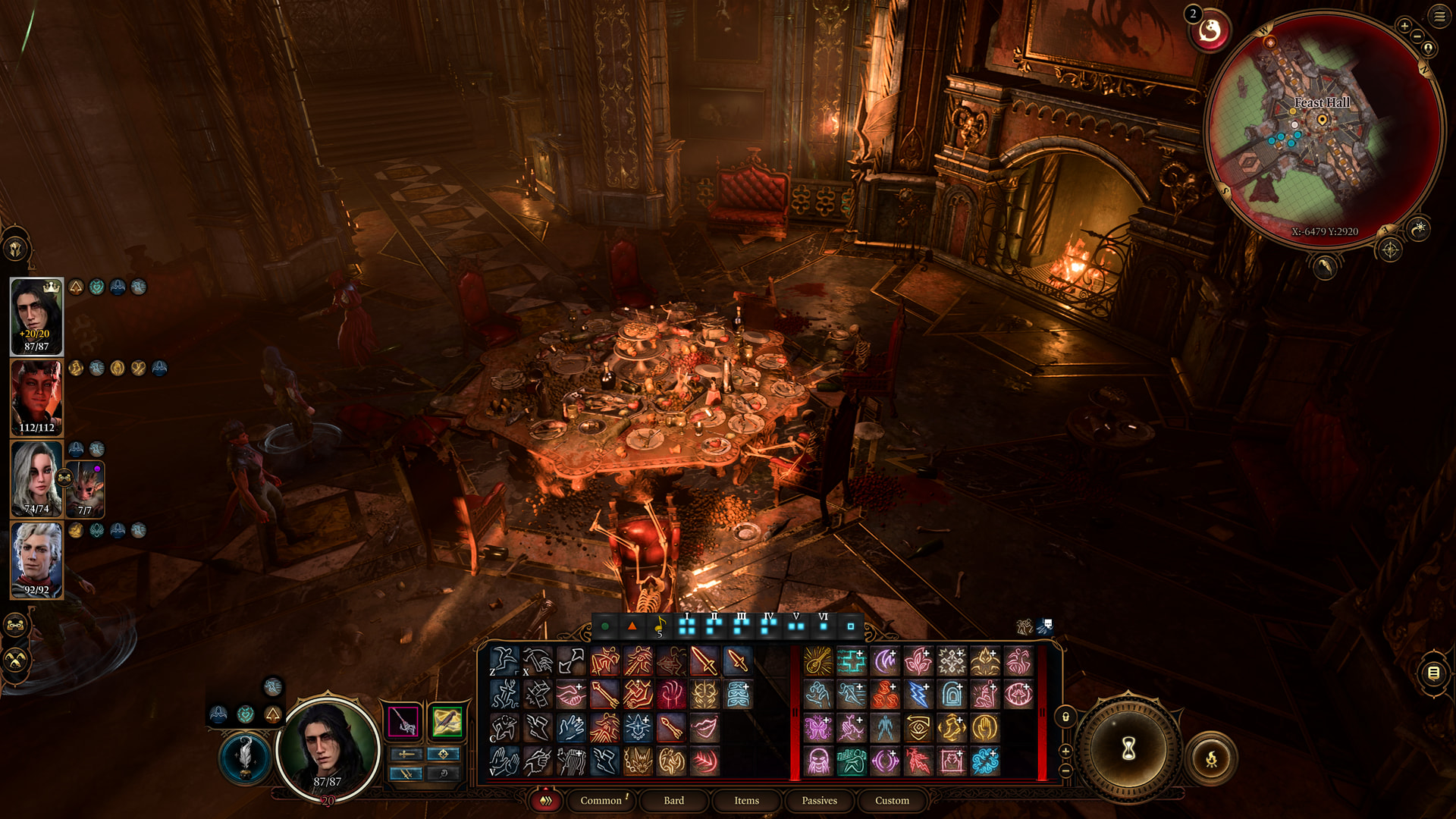
Task: Activate the glowing lute spell icon
Action: (817, 661)
